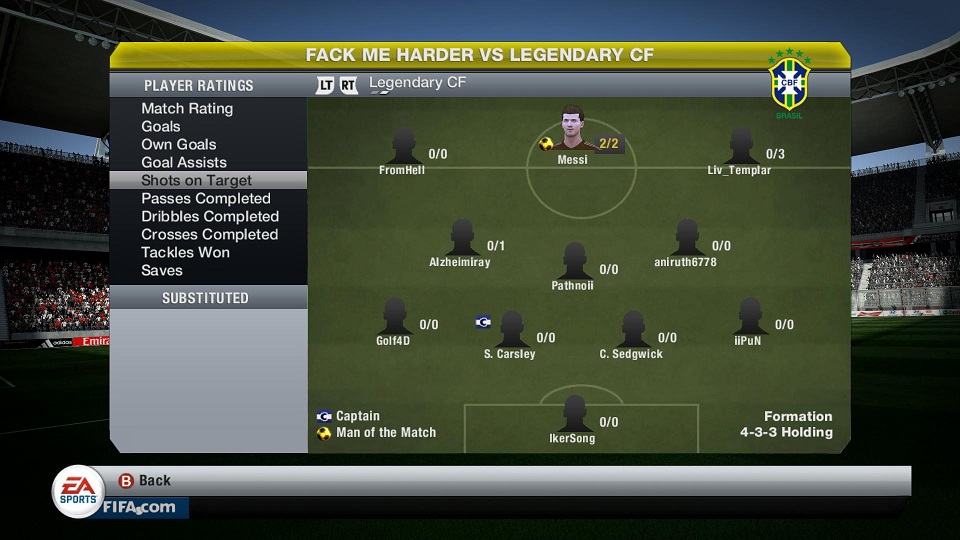View Dribbles Completed ratings
The height and width of the screenshot is (540, 960).
pyautogui.click(x=210, y=216)
